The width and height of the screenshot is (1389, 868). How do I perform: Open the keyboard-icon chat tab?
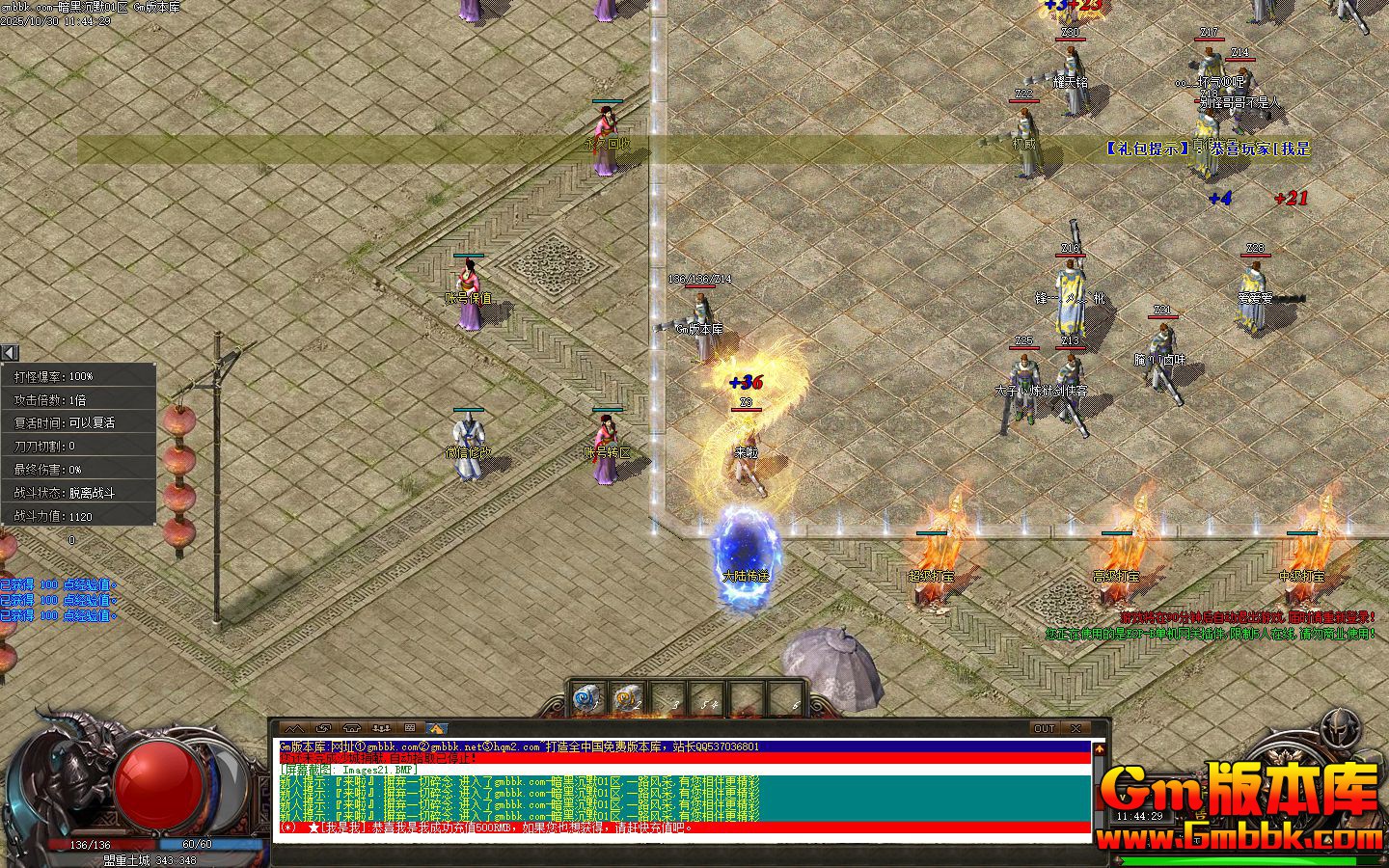point(409,728)
